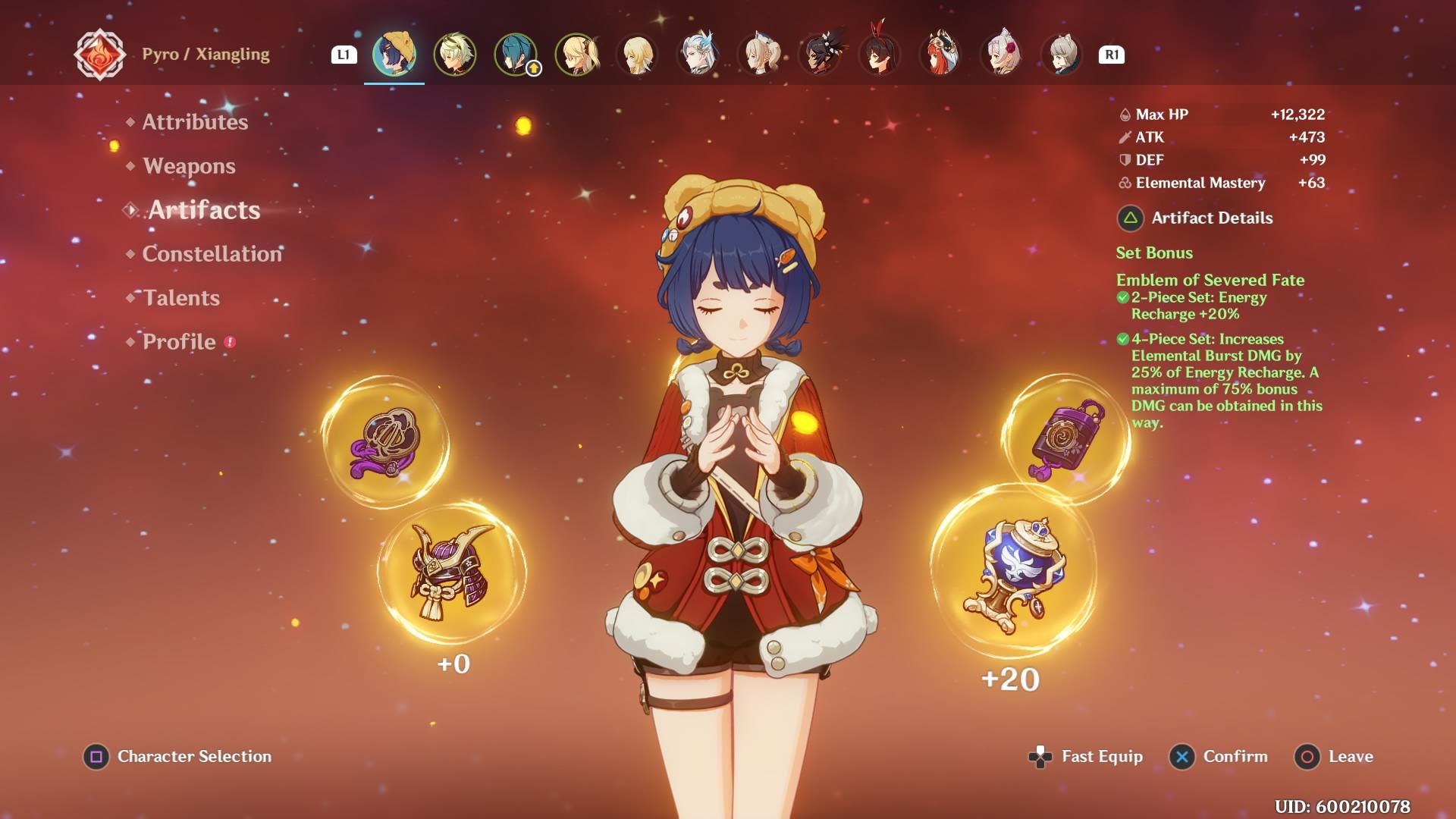1456x819 pixels.
Task: Select the Artifacts menu entry
Action: [203, 210]
